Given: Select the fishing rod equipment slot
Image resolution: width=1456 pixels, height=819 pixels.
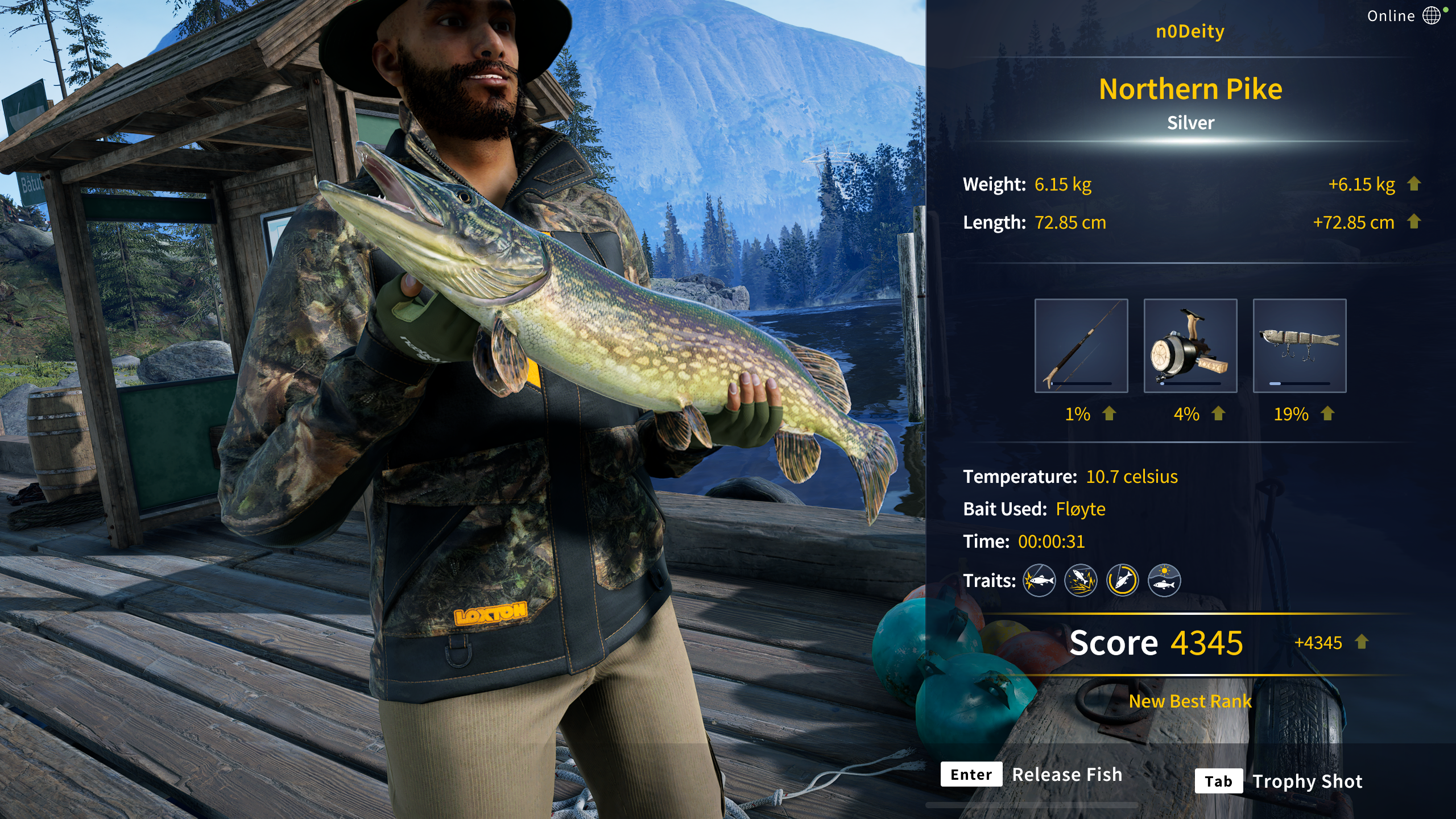Looking at the screenshot, I should [1081, 346].
